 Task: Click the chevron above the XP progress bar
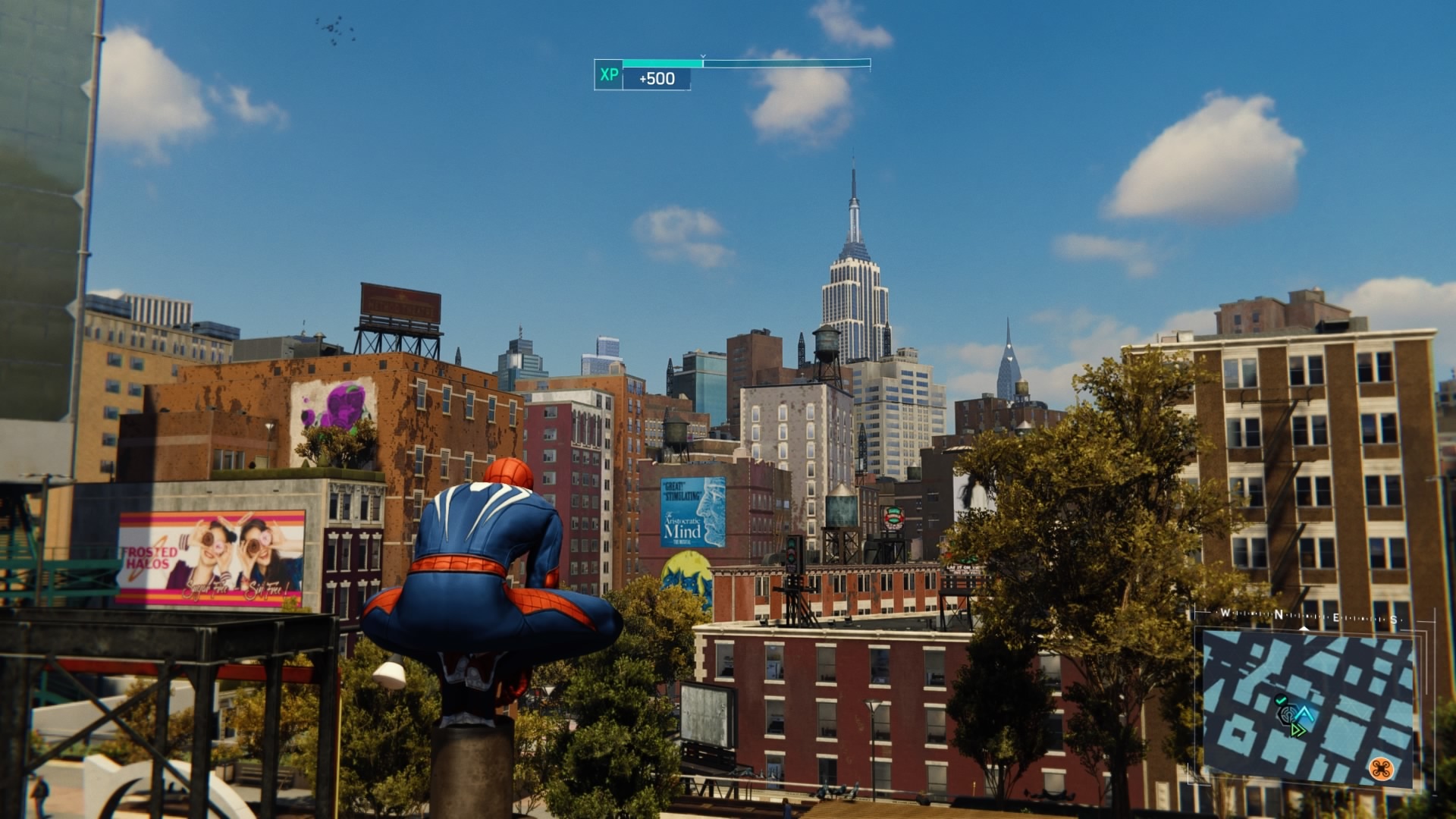pyautogui.click(x=702, y=56)
